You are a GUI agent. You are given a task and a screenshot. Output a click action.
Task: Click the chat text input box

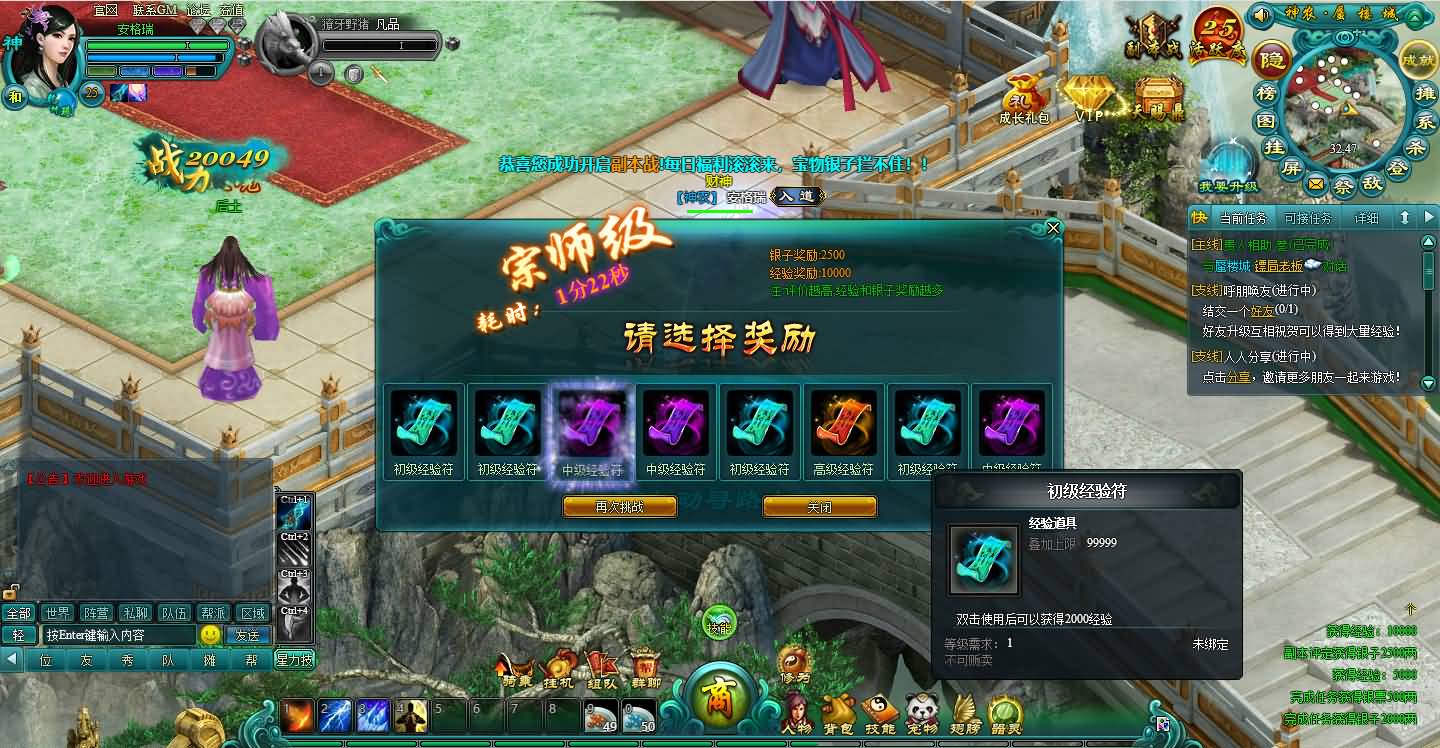[118, 635]
